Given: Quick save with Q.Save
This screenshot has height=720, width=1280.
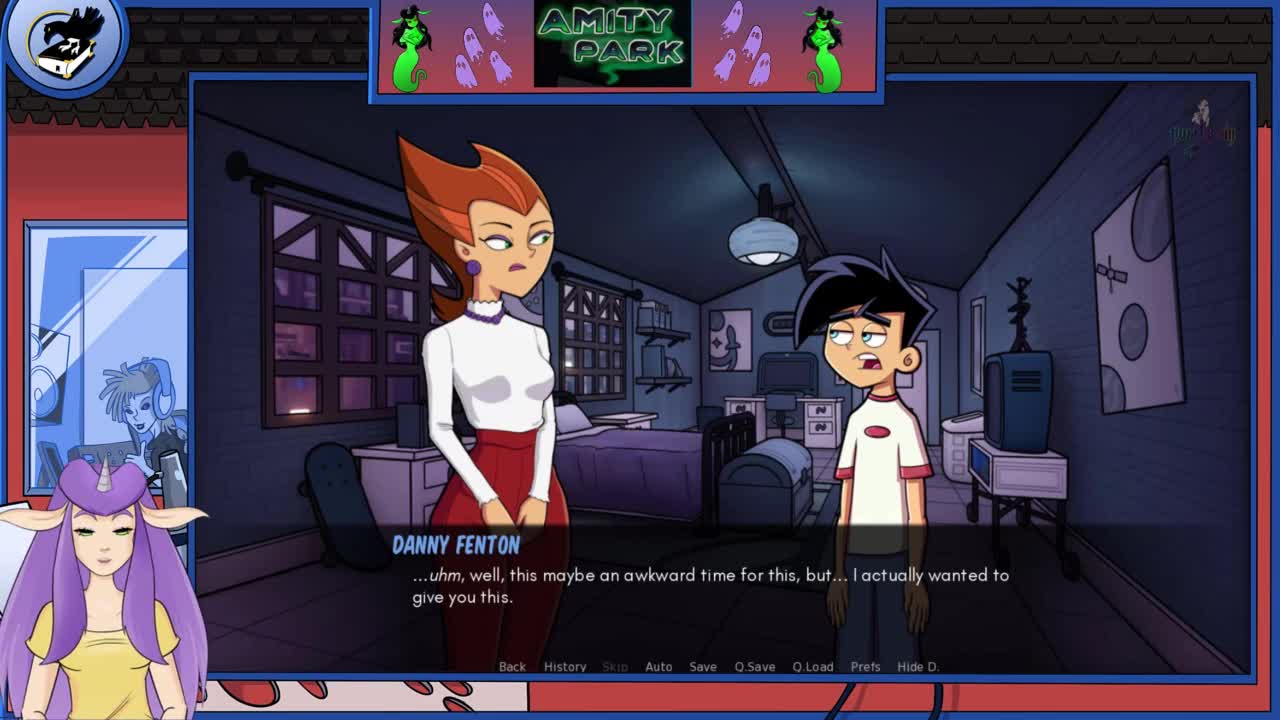Looking at the screenshot, I should [755, 667].
